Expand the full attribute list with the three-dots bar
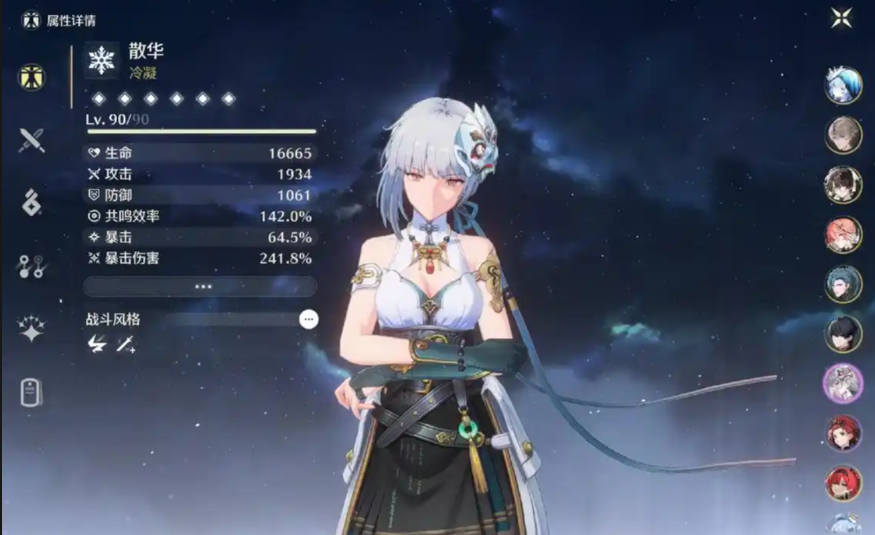The image size is (875, 535). coord(200,286)
